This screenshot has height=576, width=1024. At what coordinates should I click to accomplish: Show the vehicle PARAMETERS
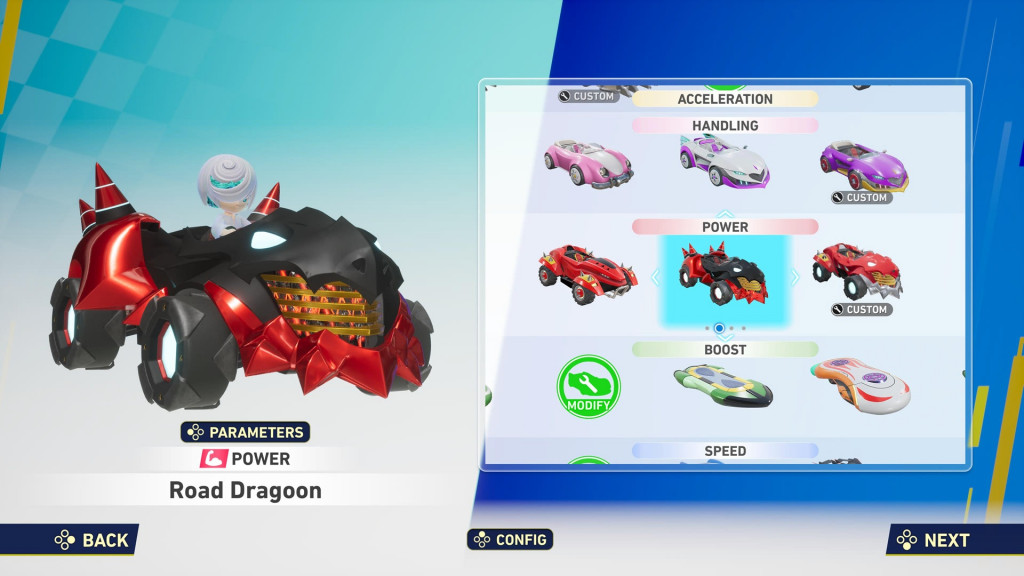pyautogui.click(x=245, y=432)
